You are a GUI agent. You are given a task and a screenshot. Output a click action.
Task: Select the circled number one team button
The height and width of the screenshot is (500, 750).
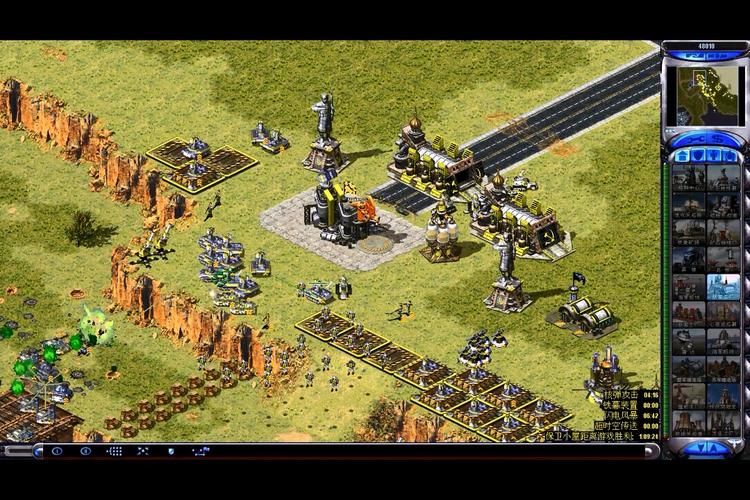pyautogui.click(x=56, y=451)
